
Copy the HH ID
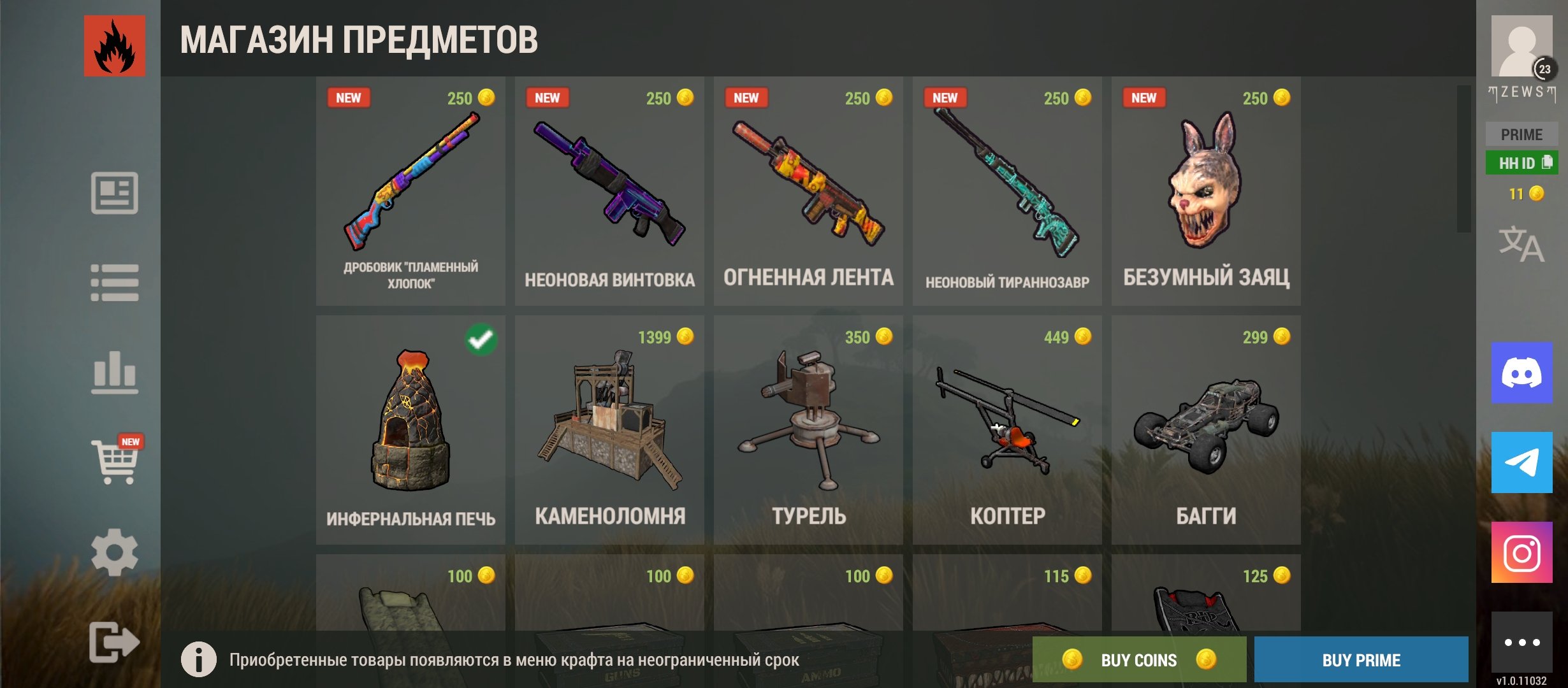pyautogui.click(x=1521, y=163)
